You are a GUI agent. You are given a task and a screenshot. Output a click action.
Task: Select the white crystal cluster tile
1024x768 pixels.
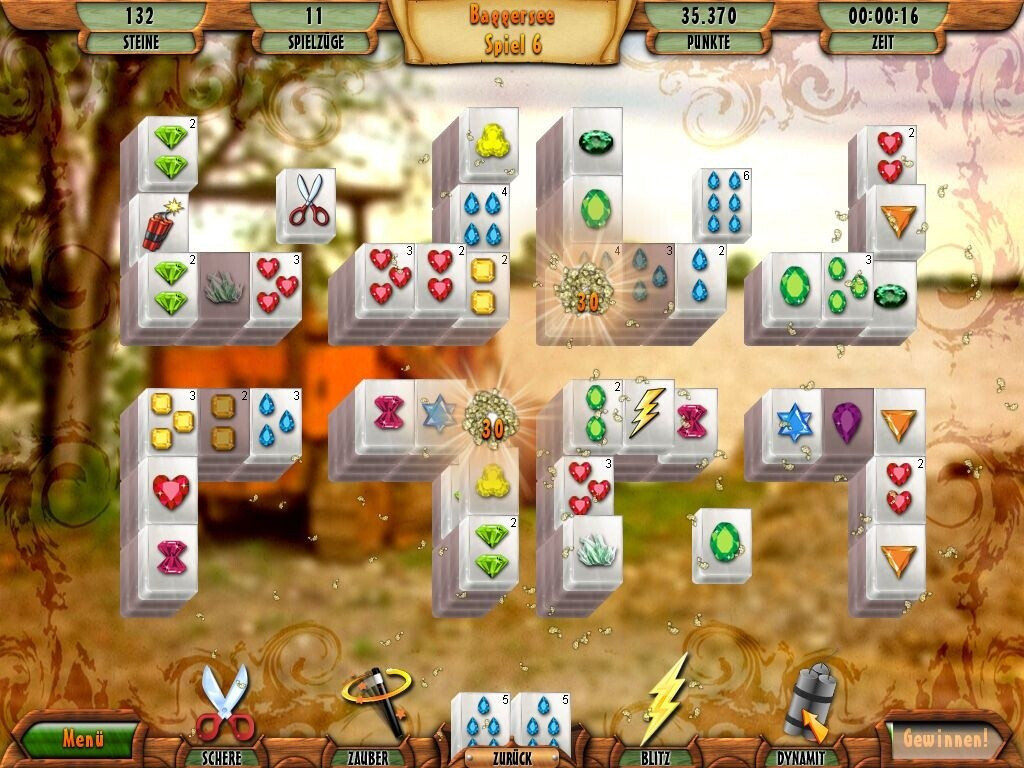(x=591, y=549)
